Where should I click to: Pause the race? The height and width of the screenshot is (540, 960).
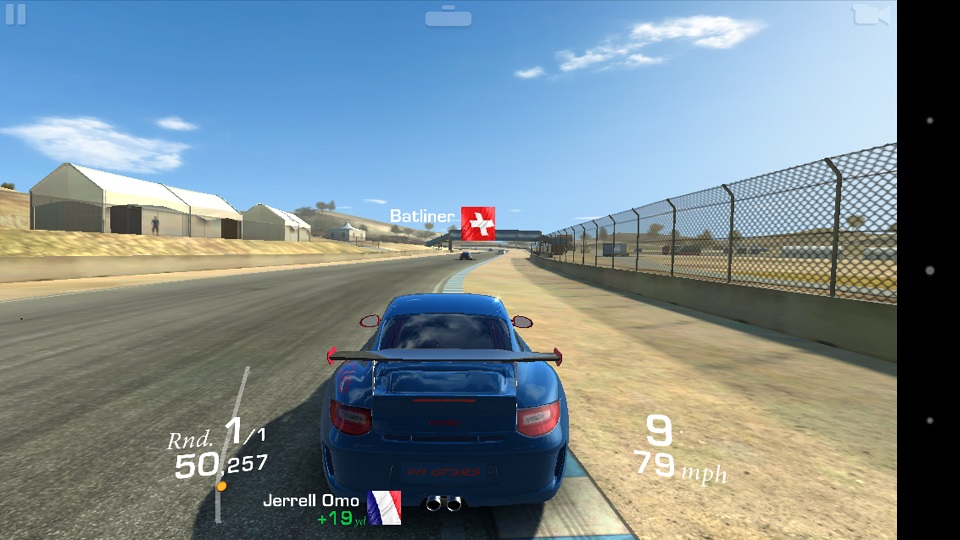pos(16,15)
